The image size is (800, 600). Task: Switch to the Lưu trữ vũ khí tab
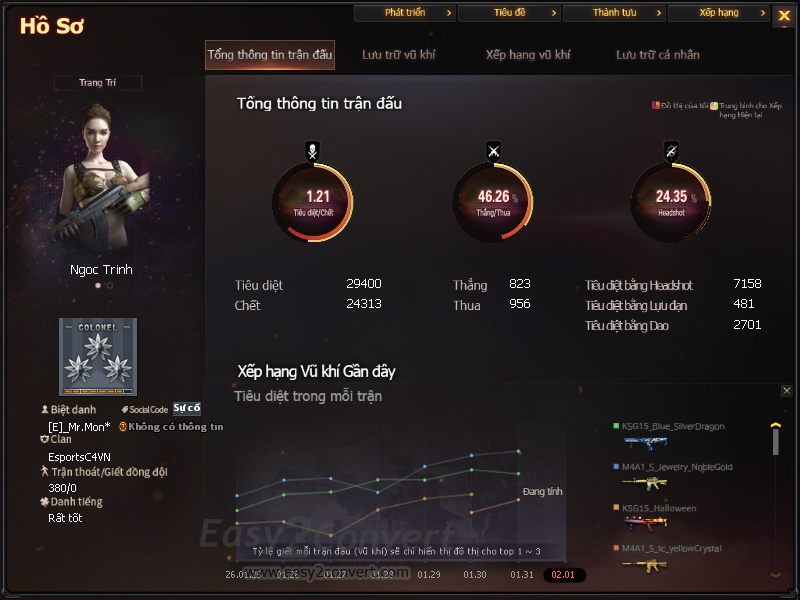pos(398,55)
